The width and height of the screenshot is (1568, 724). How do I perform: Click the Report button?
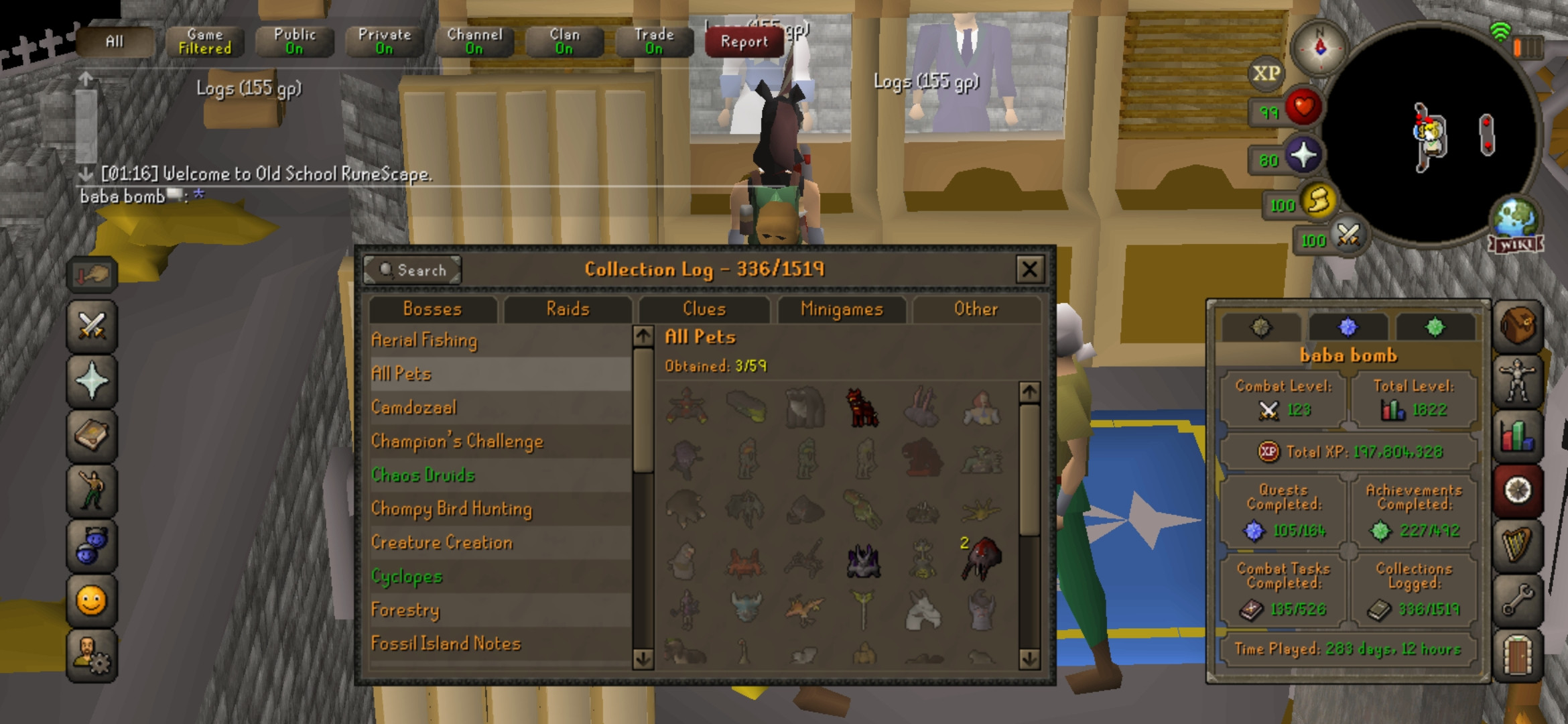point(742,42)
